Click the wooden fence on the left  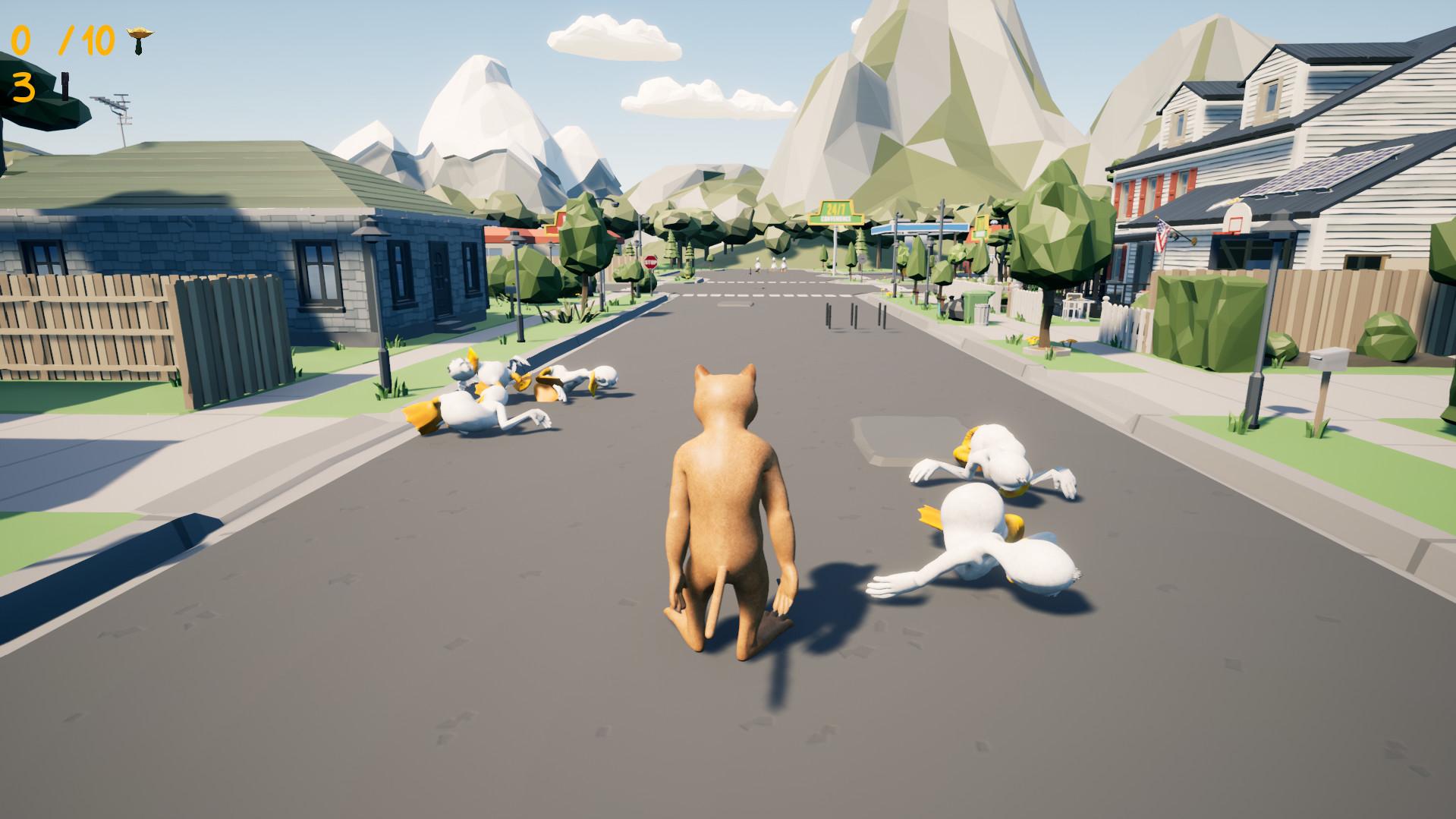(x=91, y=326)
